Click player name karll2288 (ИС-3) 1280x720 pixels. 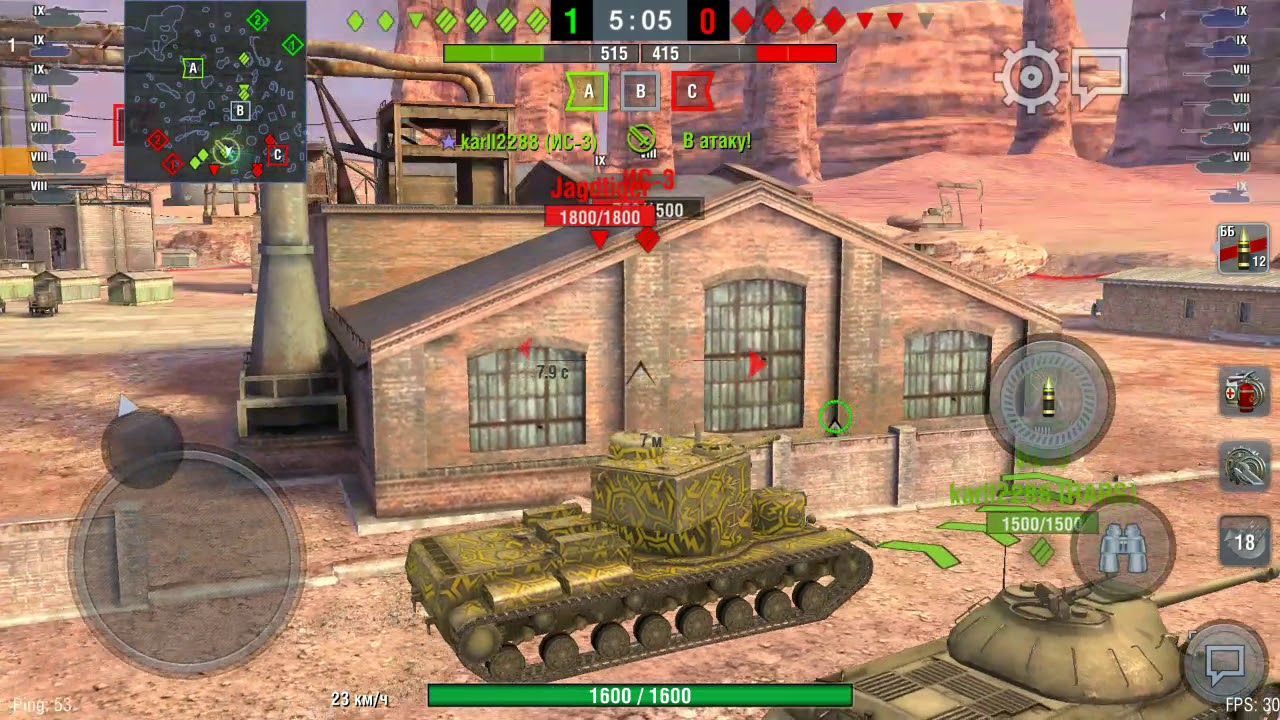pos(530,141)
